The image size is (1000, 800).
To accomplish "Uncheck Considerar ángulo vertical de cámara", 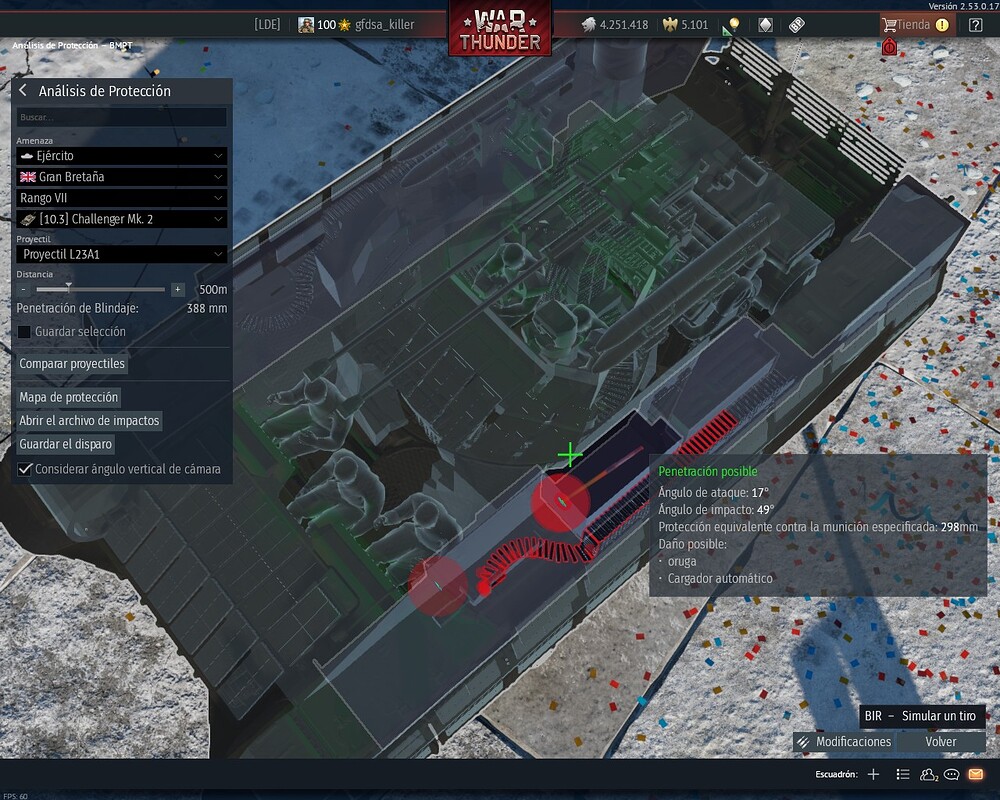I will tap(25, 469).
